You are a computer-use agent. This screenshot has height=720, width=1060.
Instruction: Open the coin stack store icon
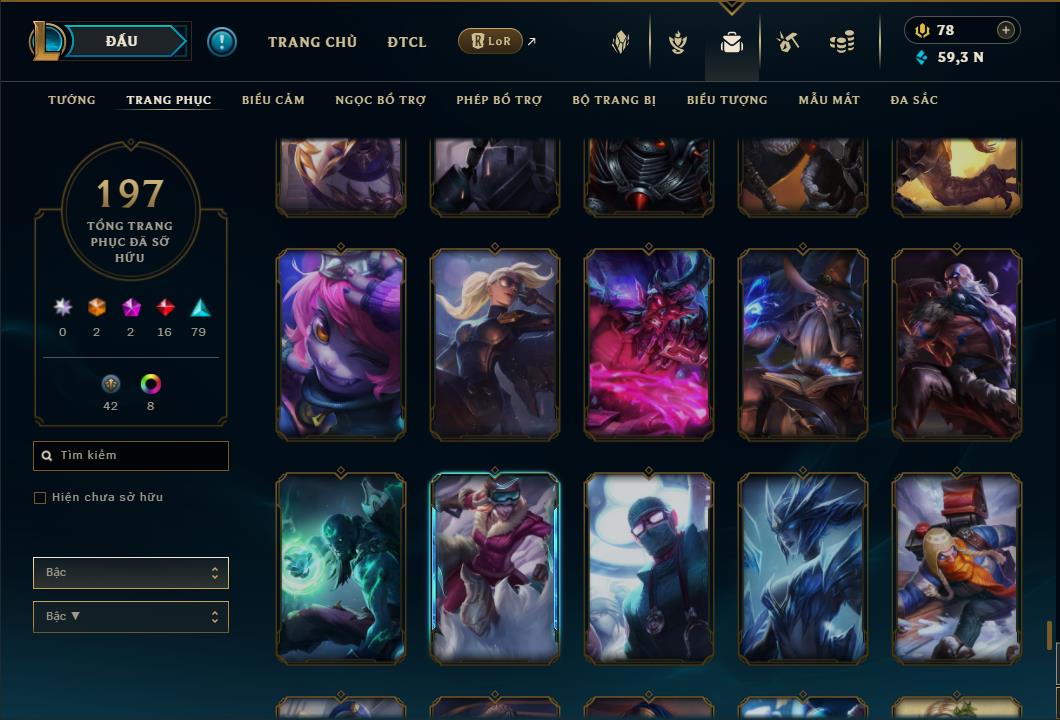point(842,43)
